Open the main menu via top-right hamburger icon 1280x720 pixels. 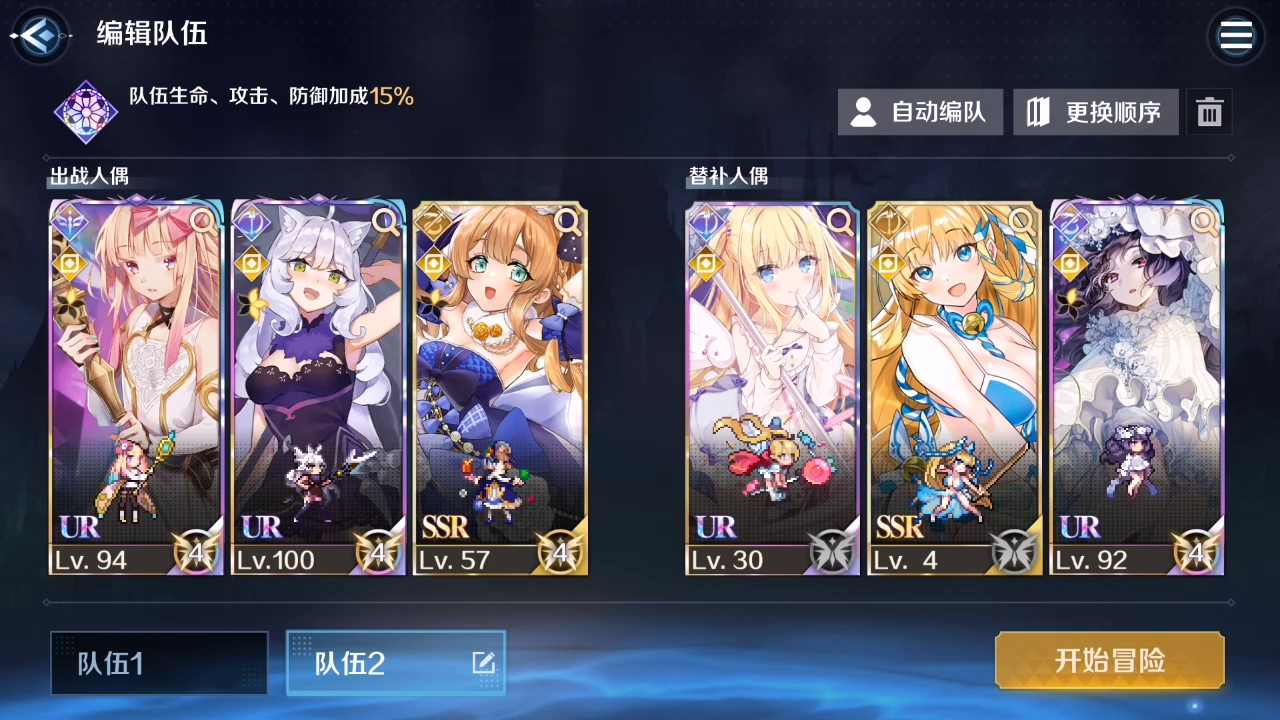pos(1236,36)
